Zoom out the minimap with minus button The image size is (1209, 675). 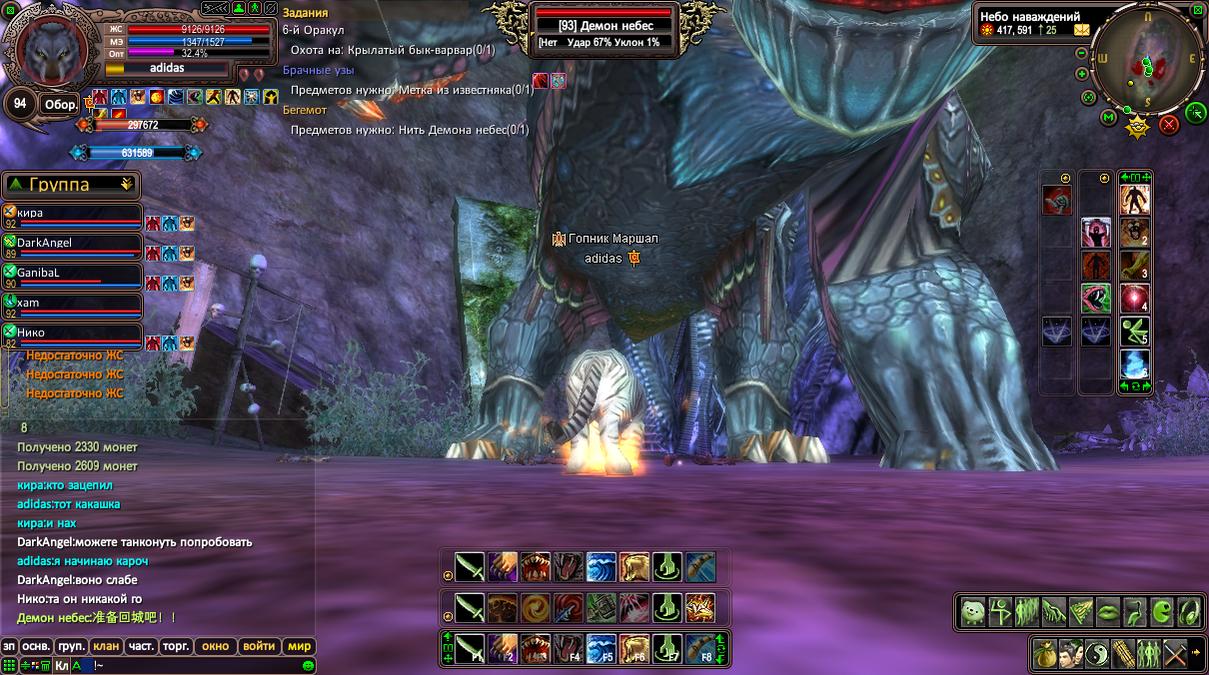[x=1082, y=53]
